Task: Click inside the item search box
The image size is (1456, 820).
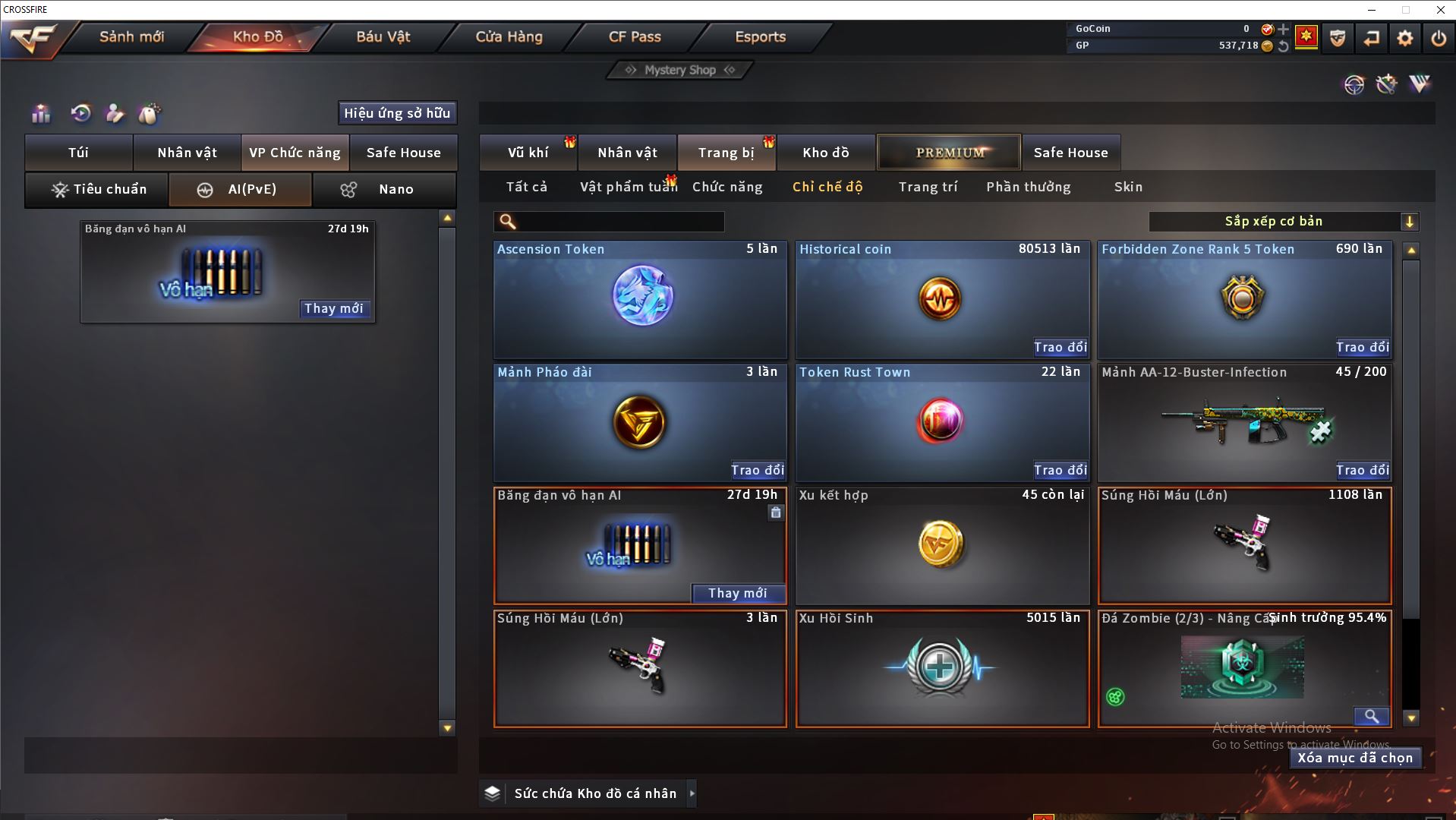Action: [619, 222]
